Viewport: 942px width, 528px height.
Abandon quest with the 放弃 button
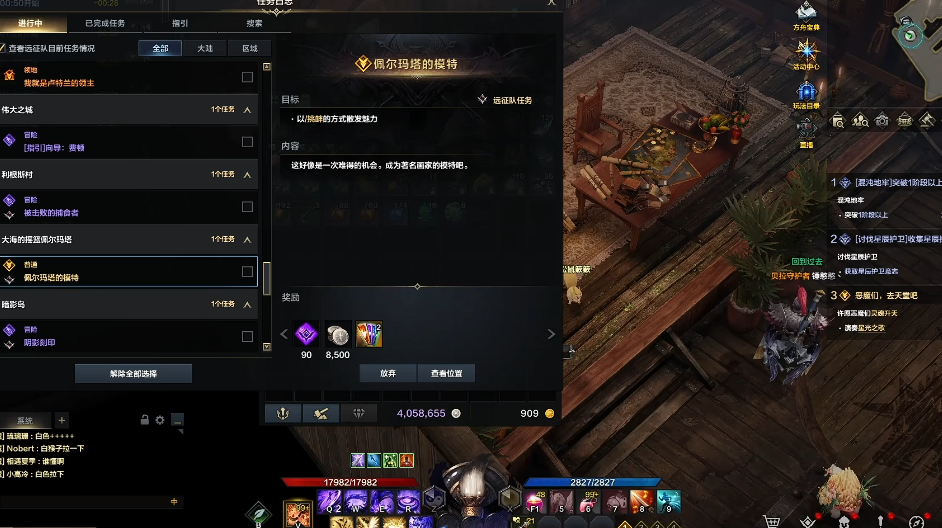(x=388, y=373)
